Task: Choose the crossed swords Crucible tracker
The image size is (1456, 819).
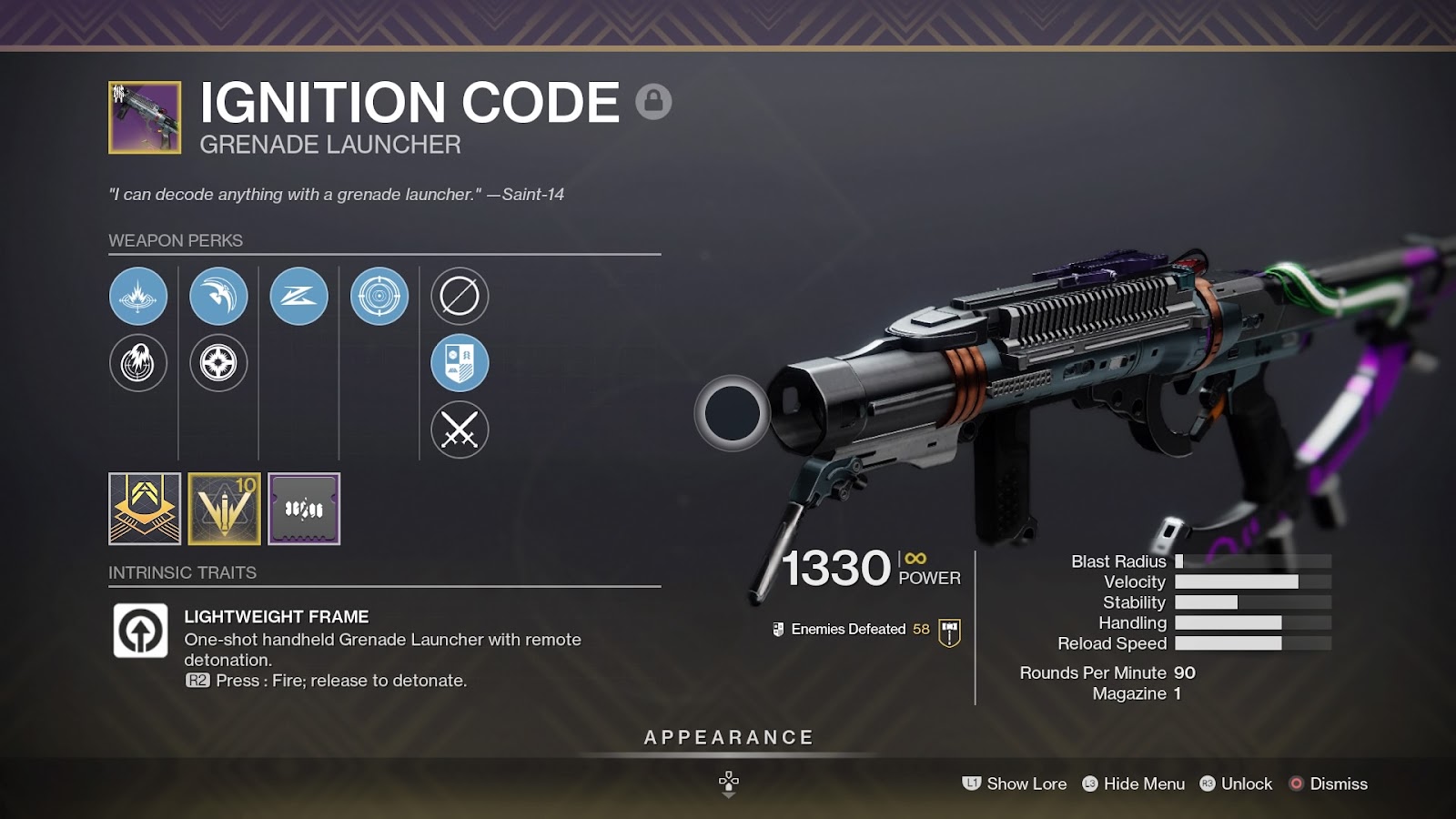Action: tap(460, 430)
